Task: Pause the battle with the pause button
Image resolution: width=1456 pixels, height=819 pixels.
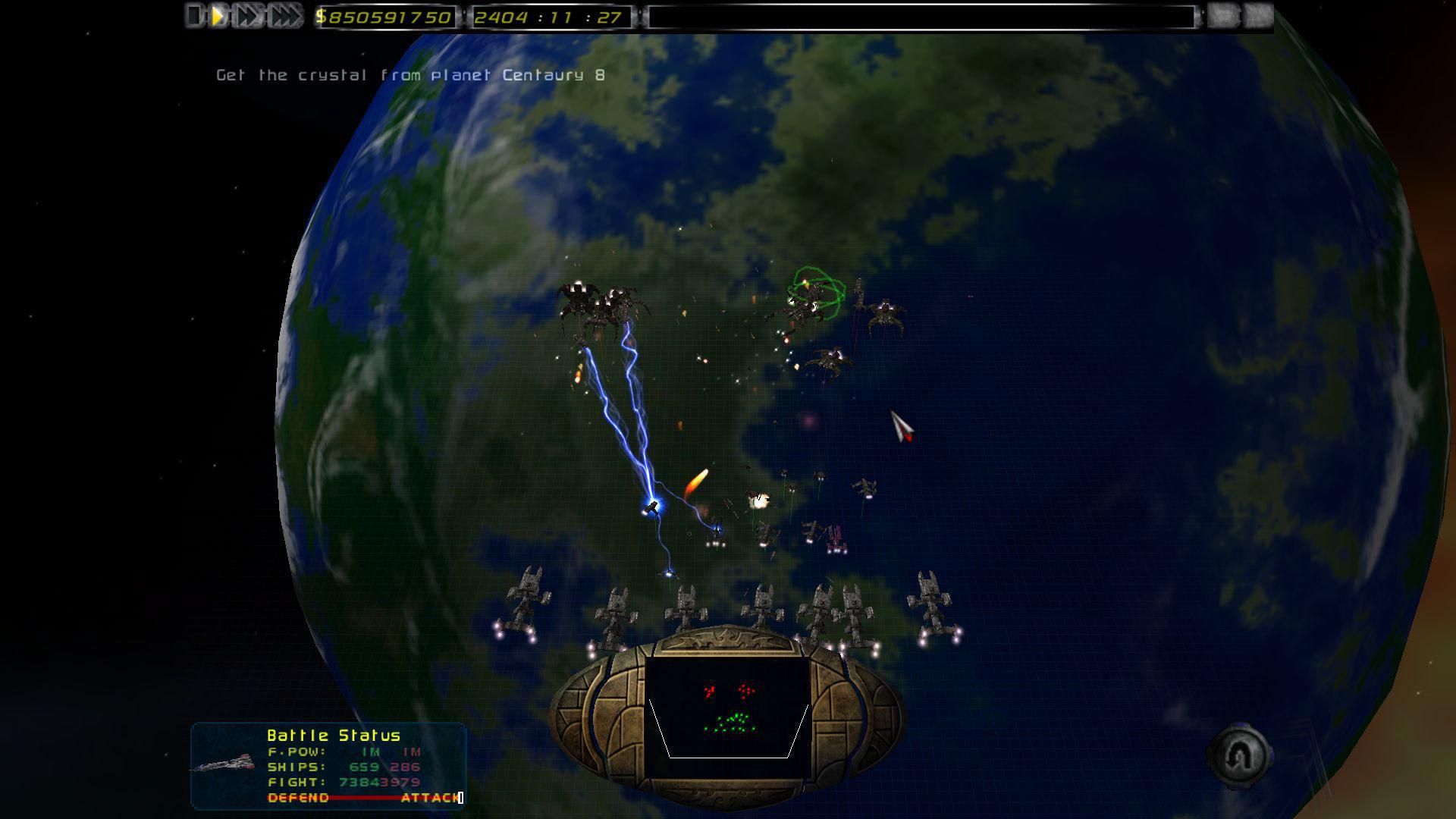Action: (x=193, y=14)
